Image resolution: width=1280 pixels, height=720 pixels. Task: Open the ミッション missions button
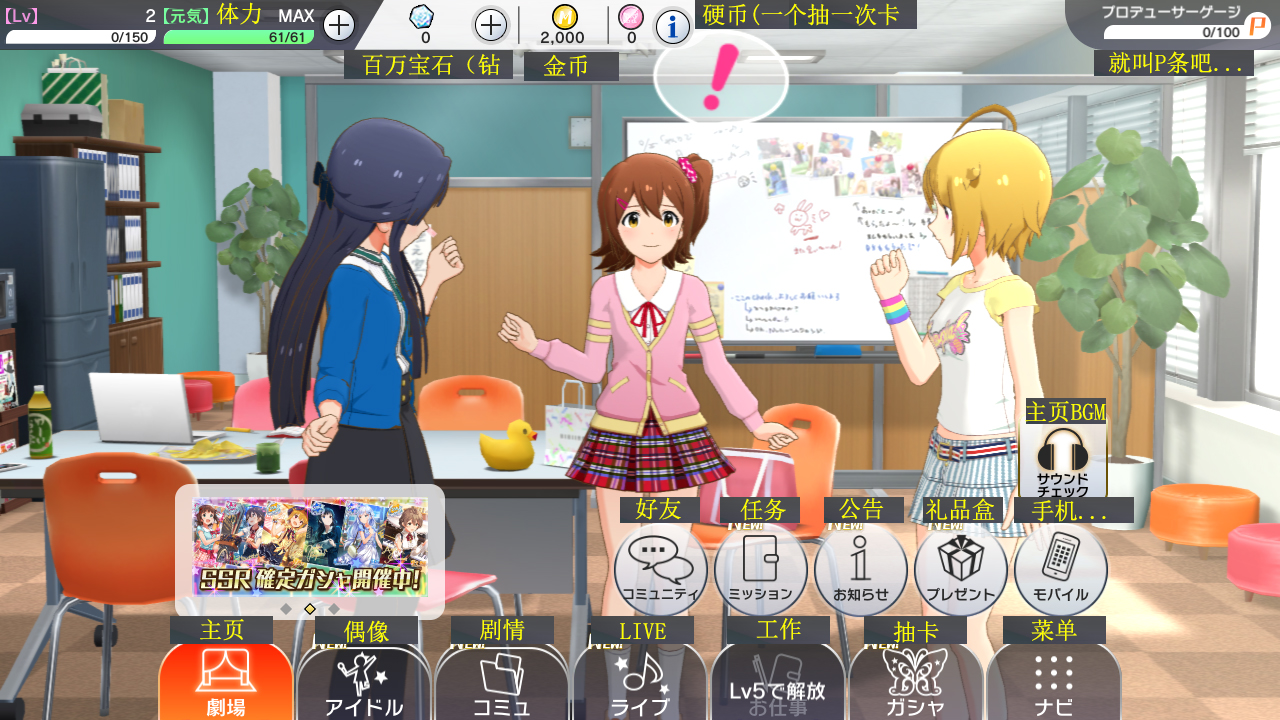click(760, 570)
